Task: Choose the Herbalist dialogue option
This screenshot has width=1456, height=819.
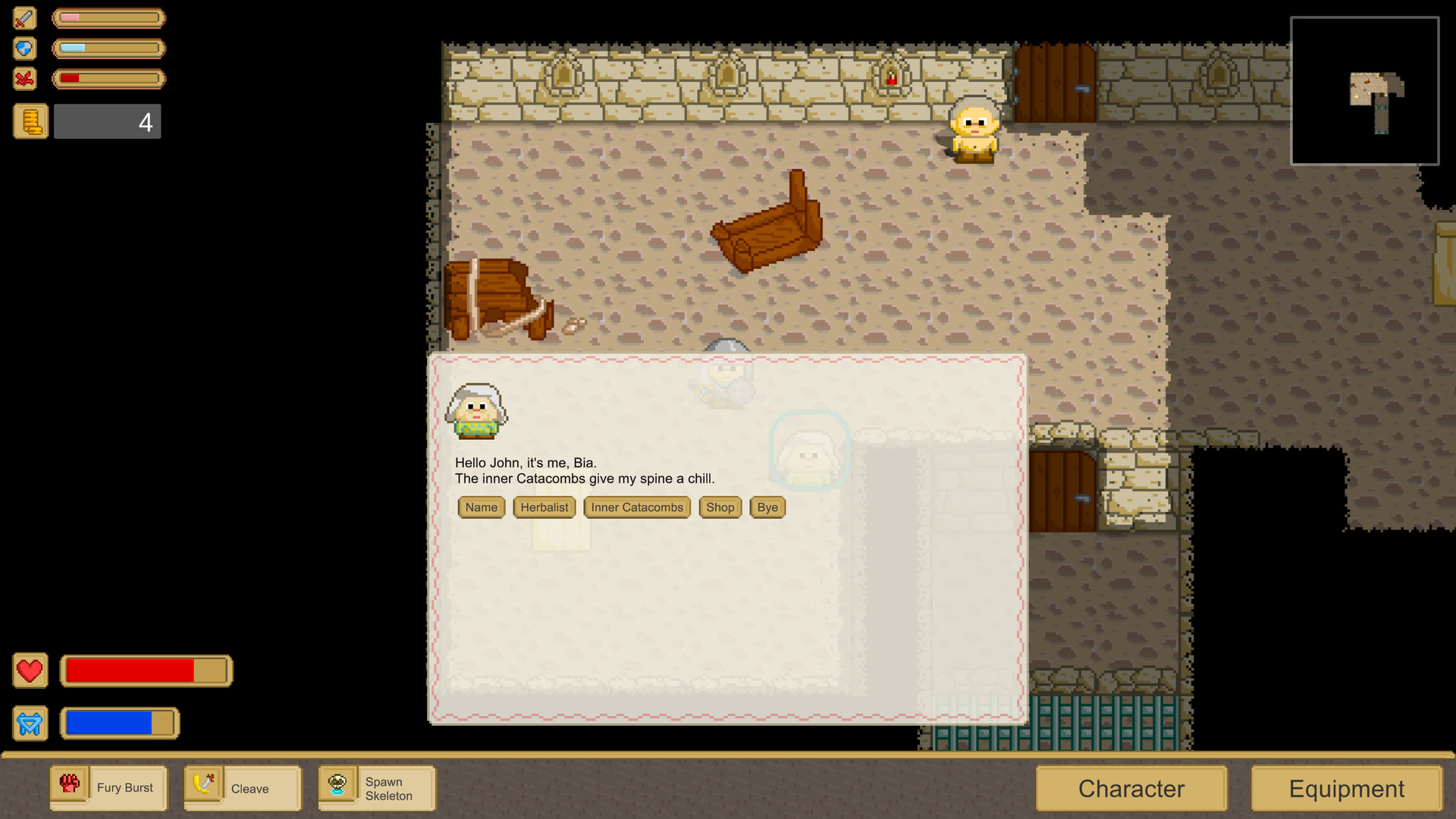Action: pyautogui.click(x=544, y=507)
